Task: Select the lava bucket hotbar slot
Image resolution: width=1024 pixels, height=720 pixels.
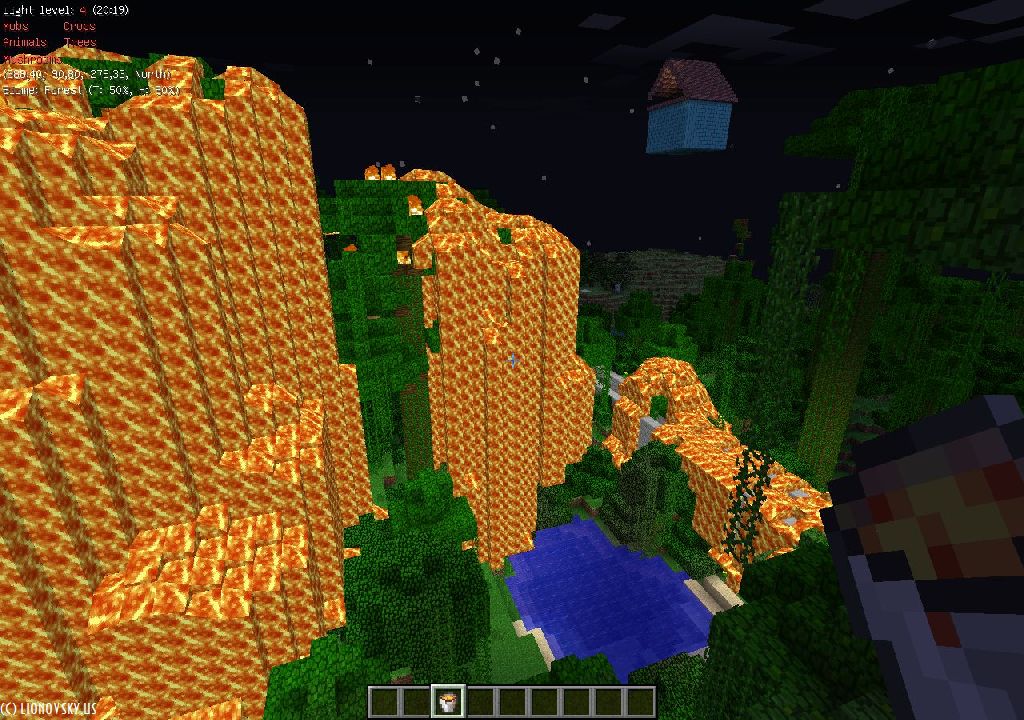Action: [447, 701]
